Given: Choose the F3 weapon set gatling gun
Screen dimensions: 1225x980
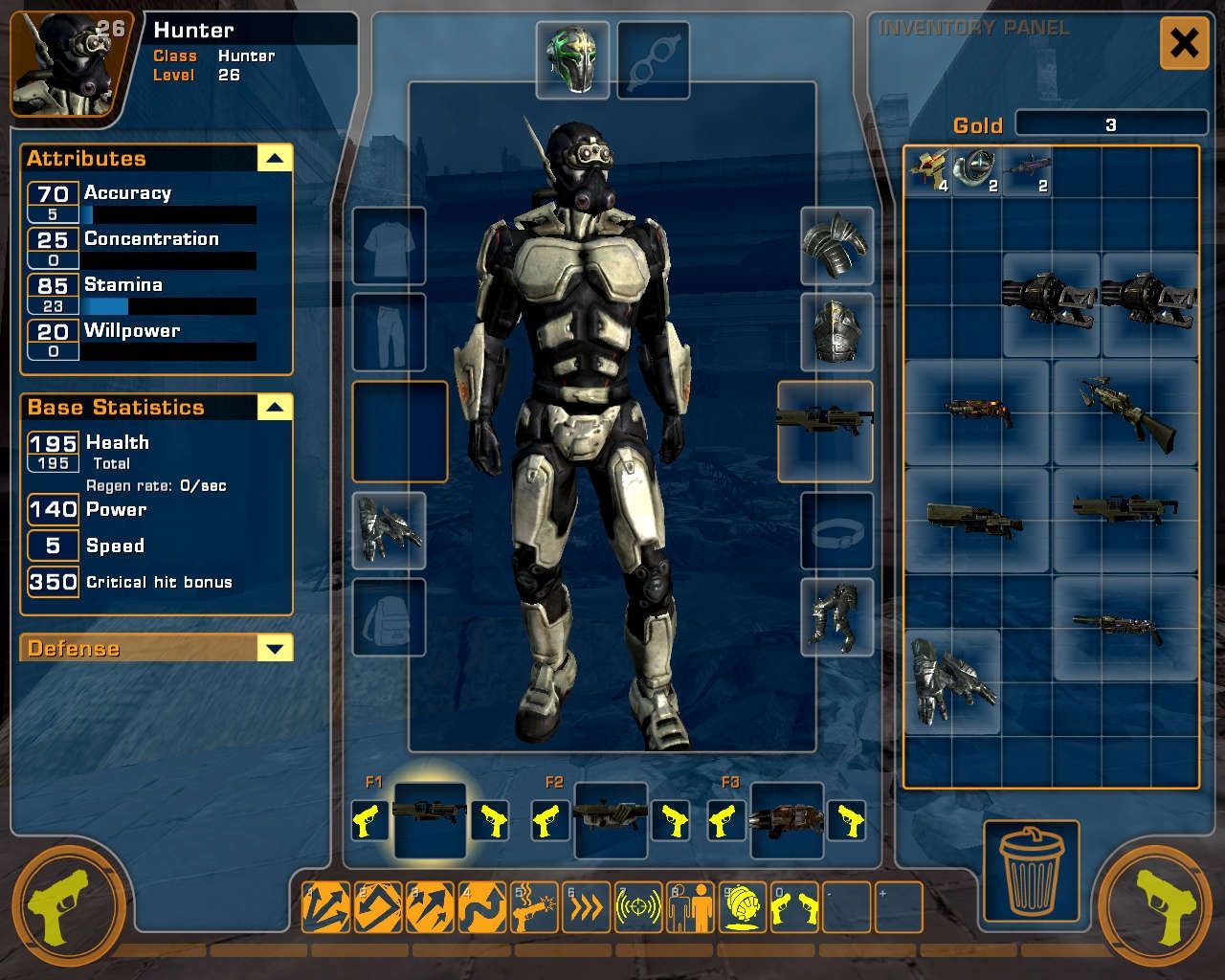Looking at the screenshot, I should (x=787, y=819).
